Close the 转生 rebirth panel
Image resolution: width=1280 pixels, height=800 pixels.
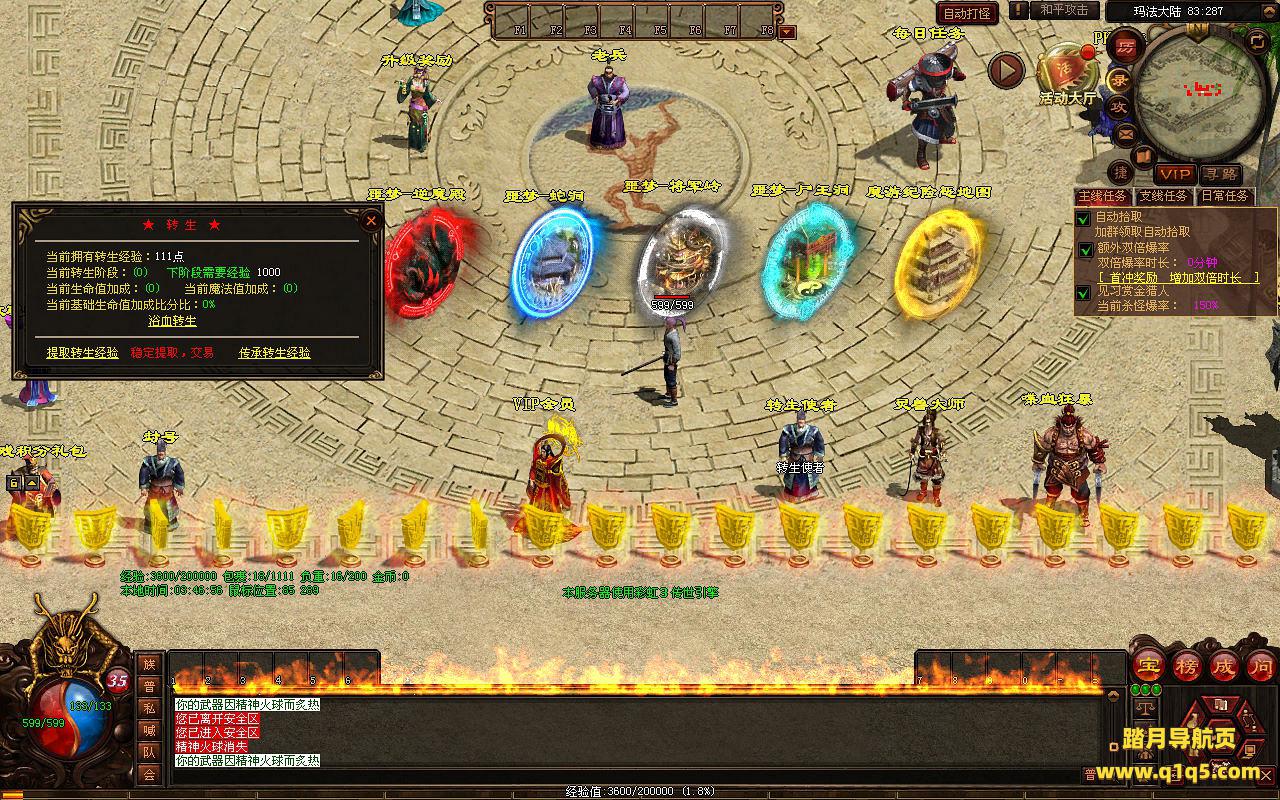pyautogui.click(x=371, y=221)
